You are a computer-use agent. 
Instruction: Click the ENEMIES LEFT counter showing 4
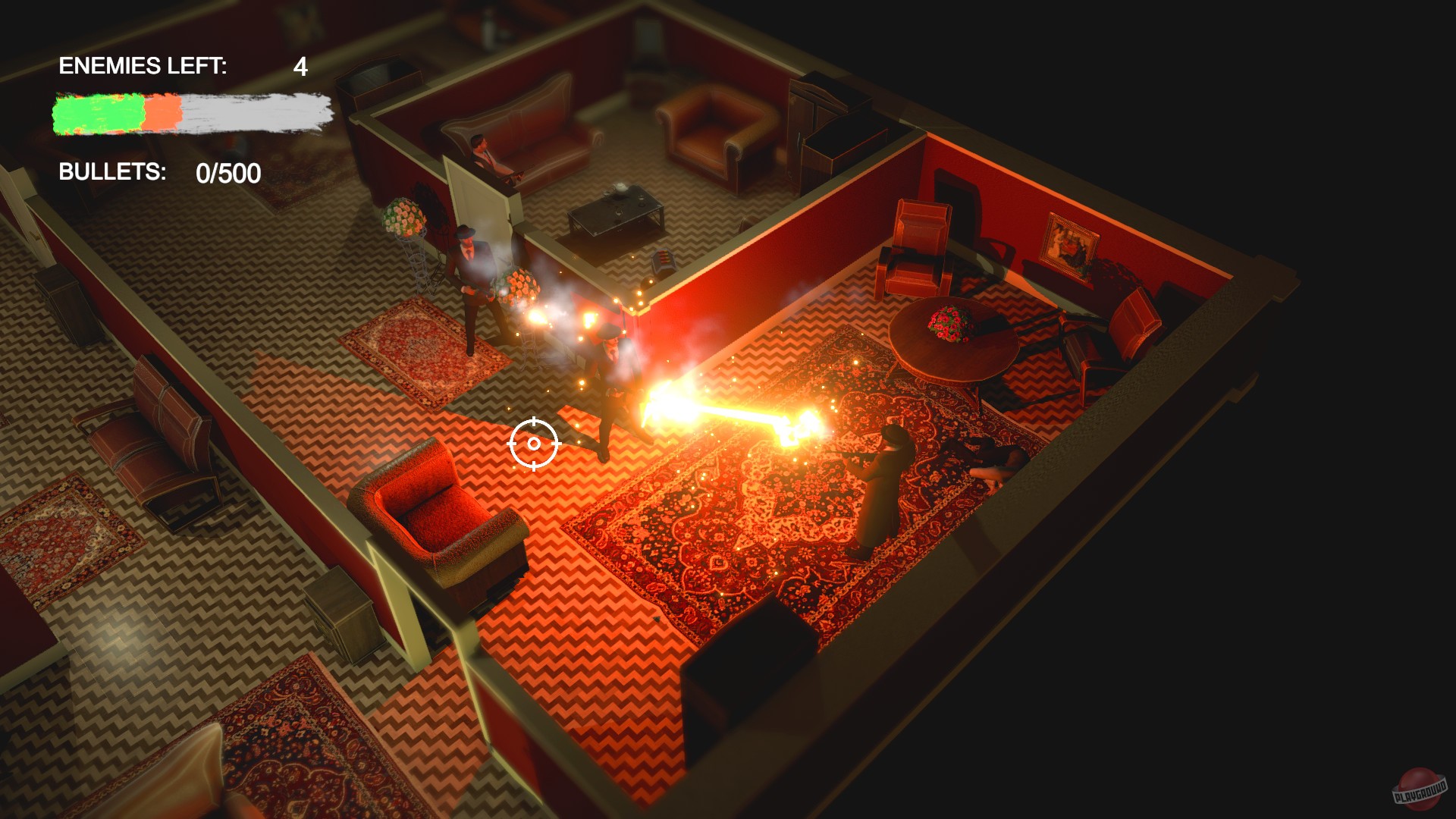[182, 67]
